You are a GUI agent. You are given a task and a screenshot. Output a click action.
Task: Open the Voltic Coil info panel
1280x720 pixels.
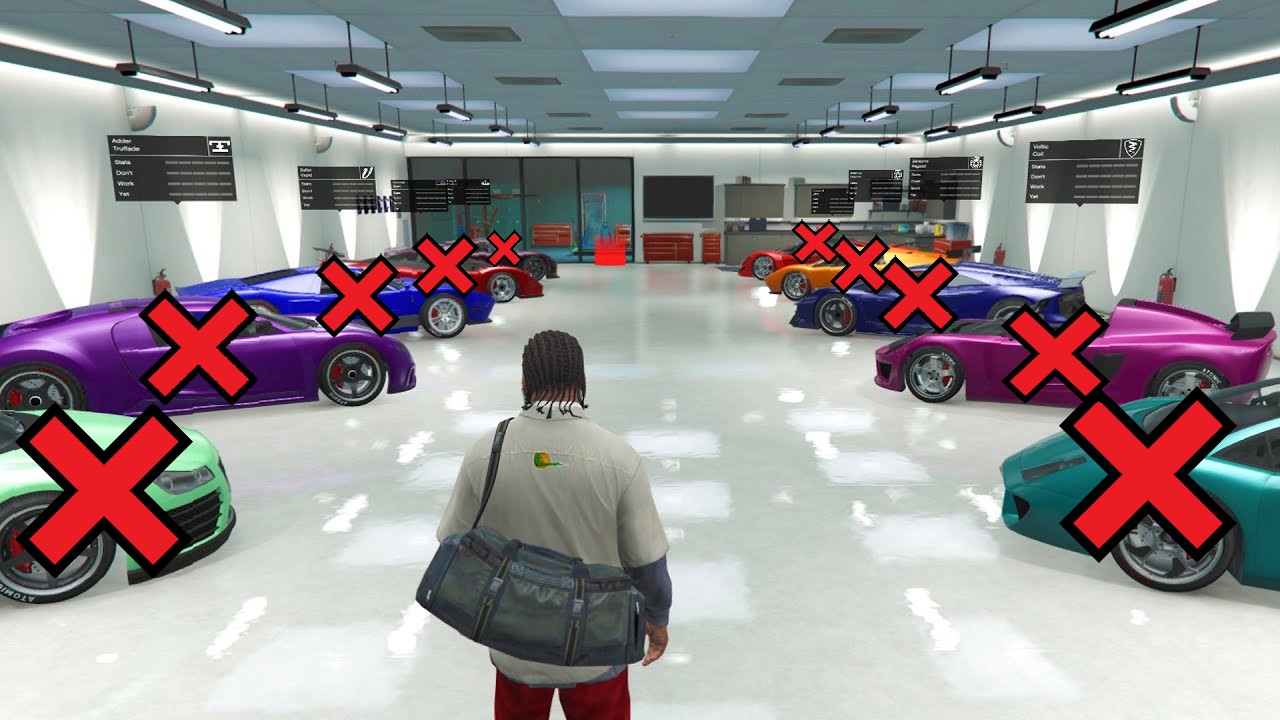pos(1085,171)
